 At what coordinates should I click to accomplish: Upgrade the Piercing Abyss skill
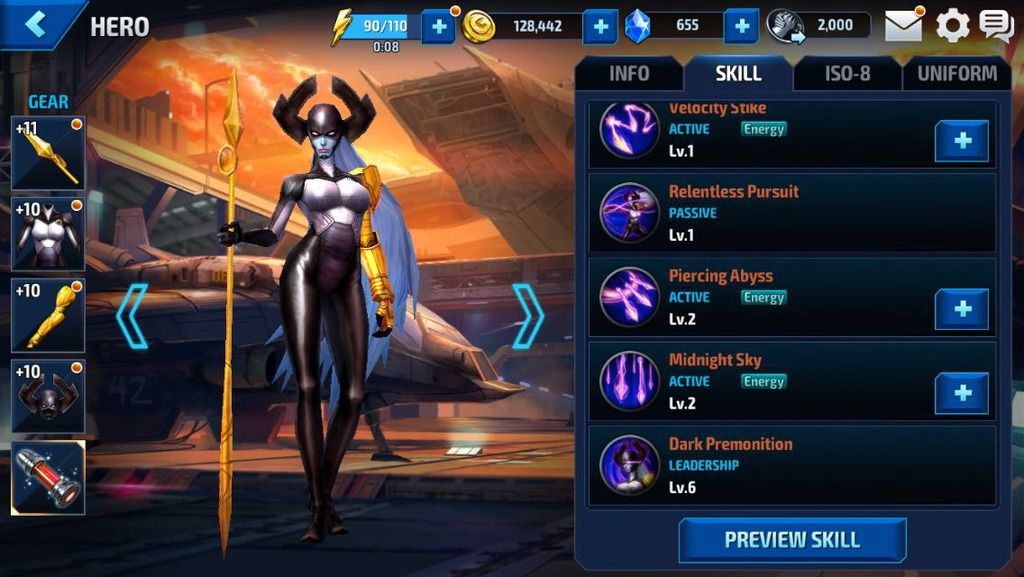[962, 309]
